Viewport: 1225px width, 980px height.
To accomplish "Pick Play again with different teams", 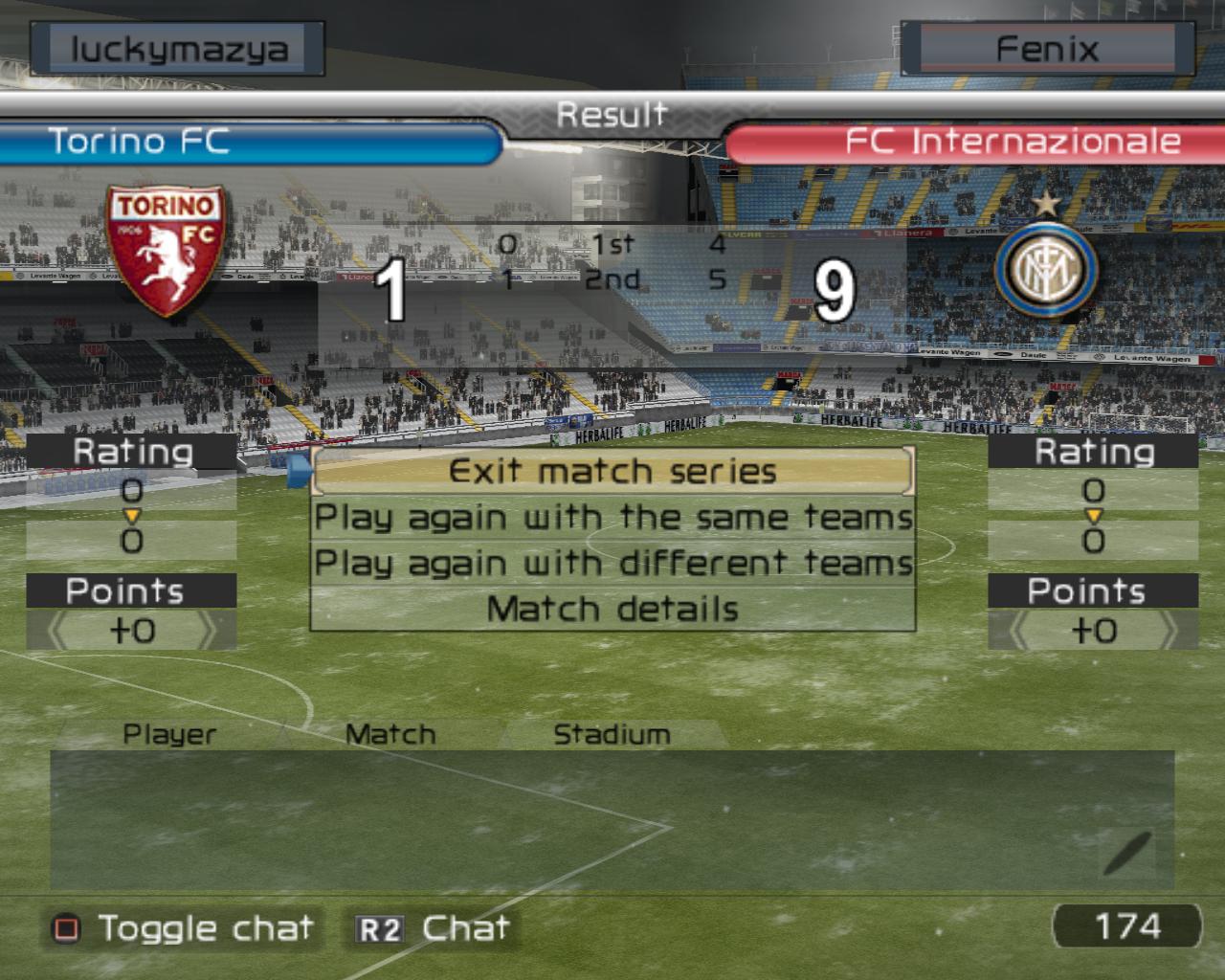I will point(612,564).
